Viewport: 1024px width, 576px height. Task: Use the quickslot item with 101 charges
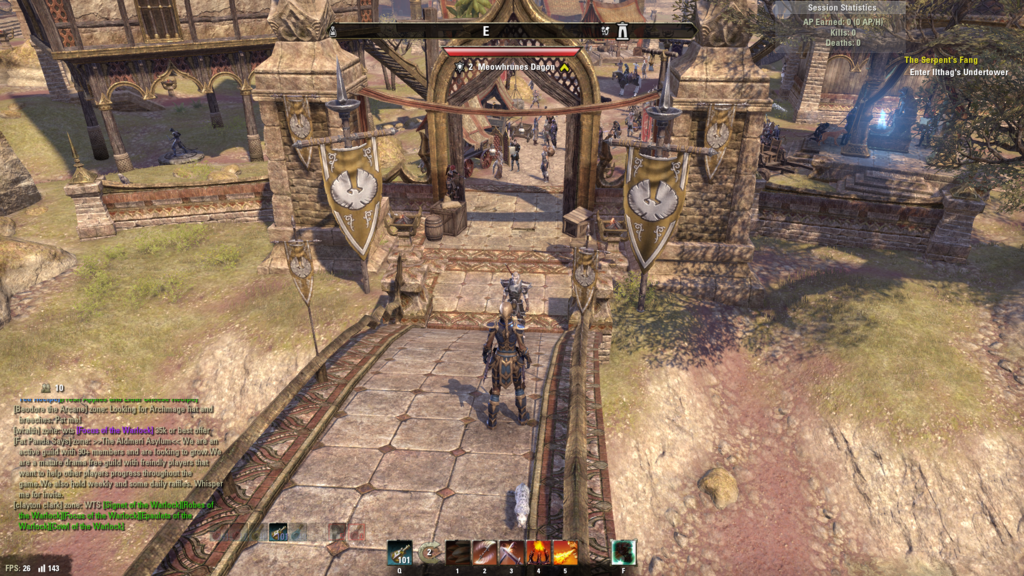point(400,553)
